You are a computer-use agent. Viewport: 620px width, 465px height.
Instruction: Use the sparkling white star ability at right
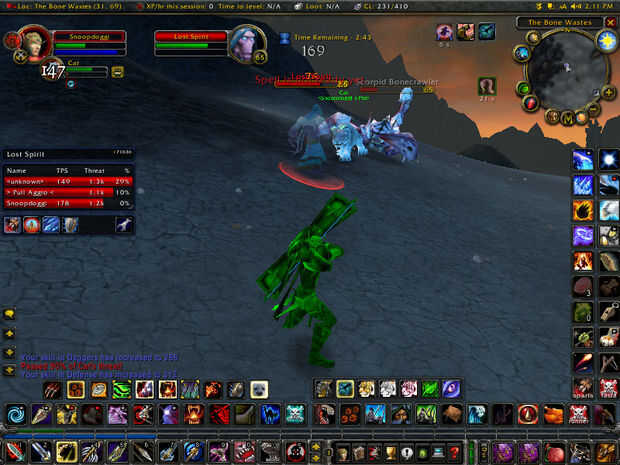tap(607, 159)
